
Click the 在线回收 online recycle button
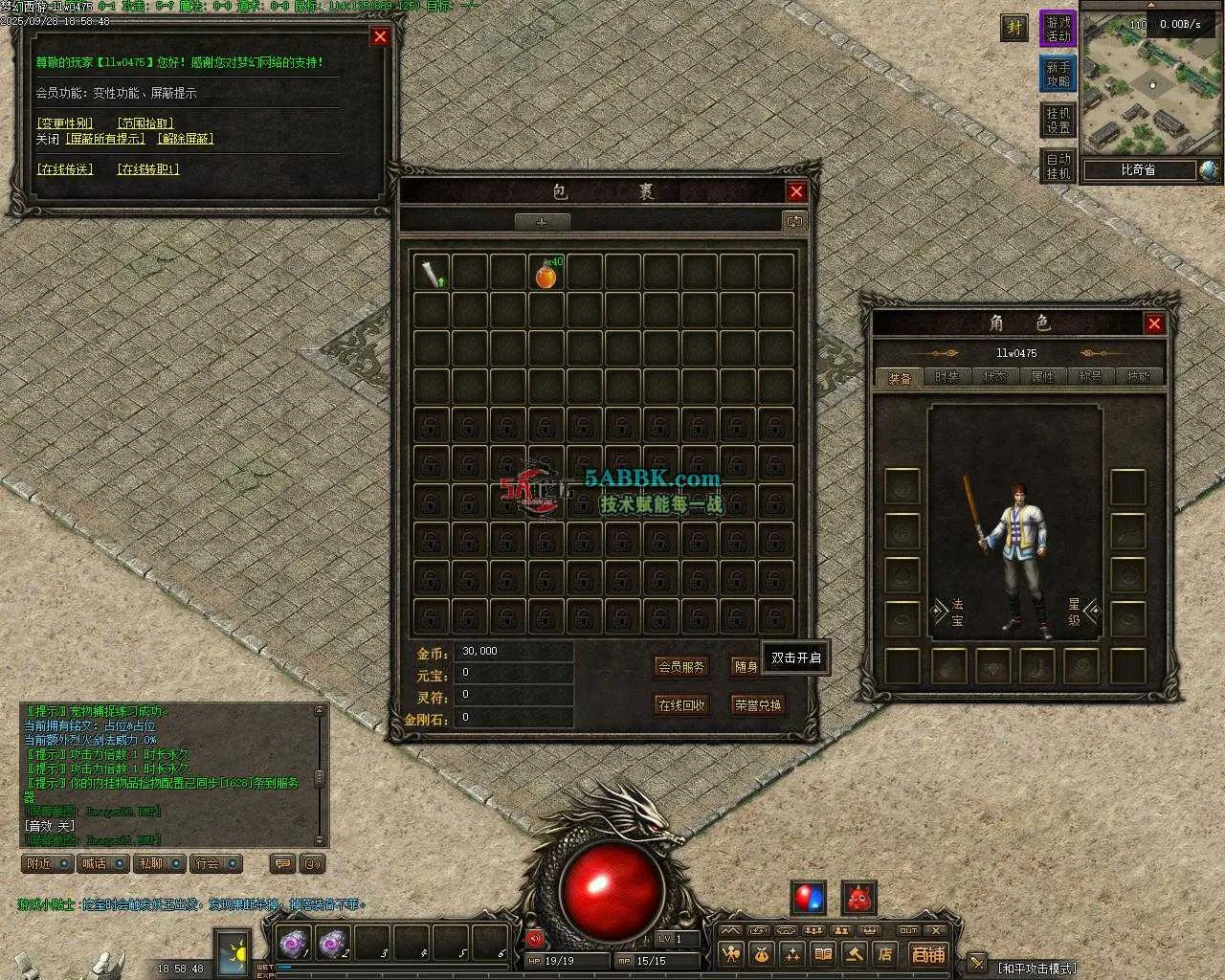681,705
